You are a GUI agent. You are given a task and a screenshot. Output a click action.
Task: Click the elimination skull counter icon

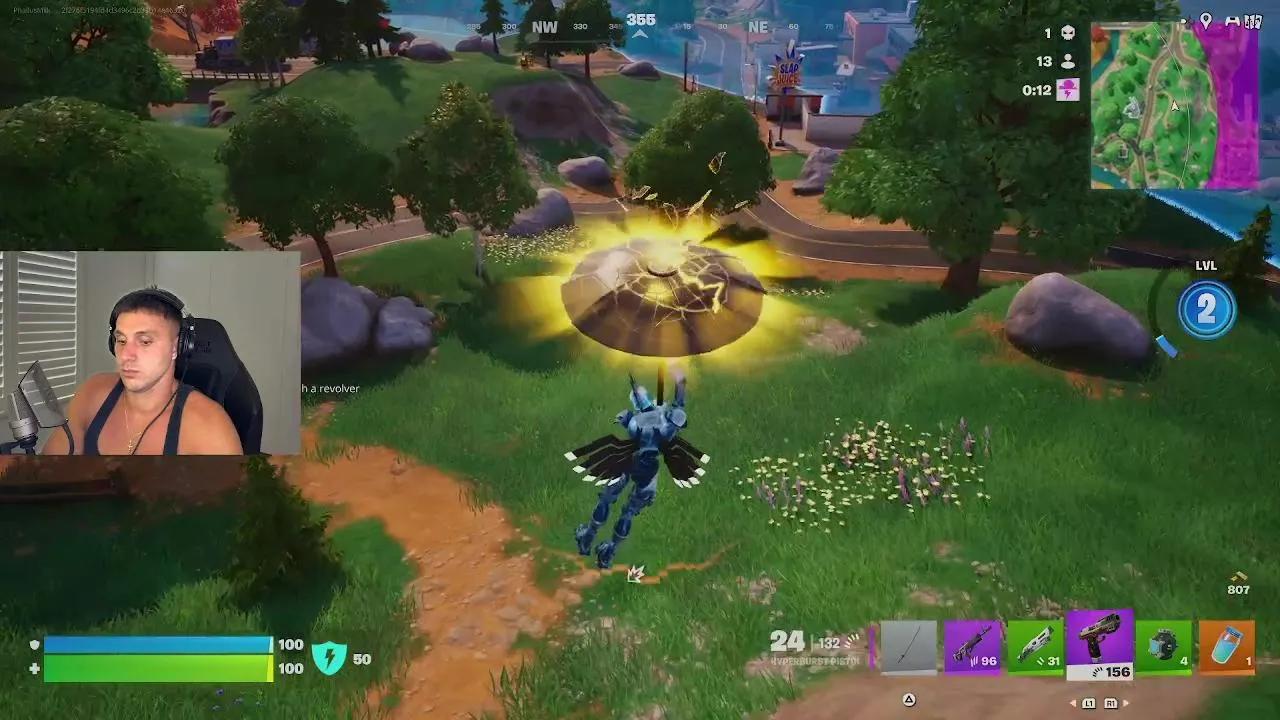pos(1068,33)
